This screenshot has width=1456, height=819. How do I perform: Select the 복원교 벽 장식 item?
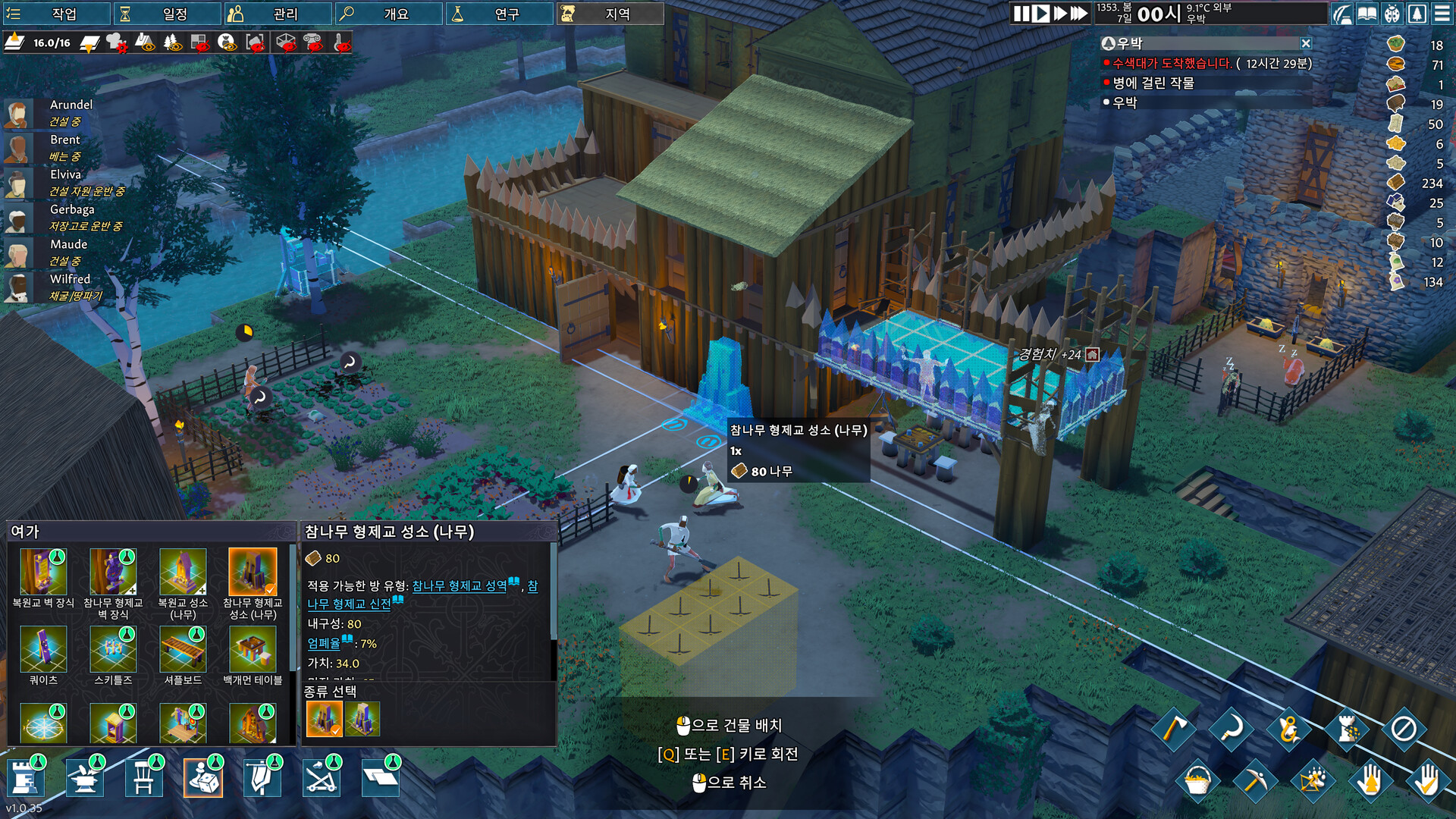coord(43,573)
